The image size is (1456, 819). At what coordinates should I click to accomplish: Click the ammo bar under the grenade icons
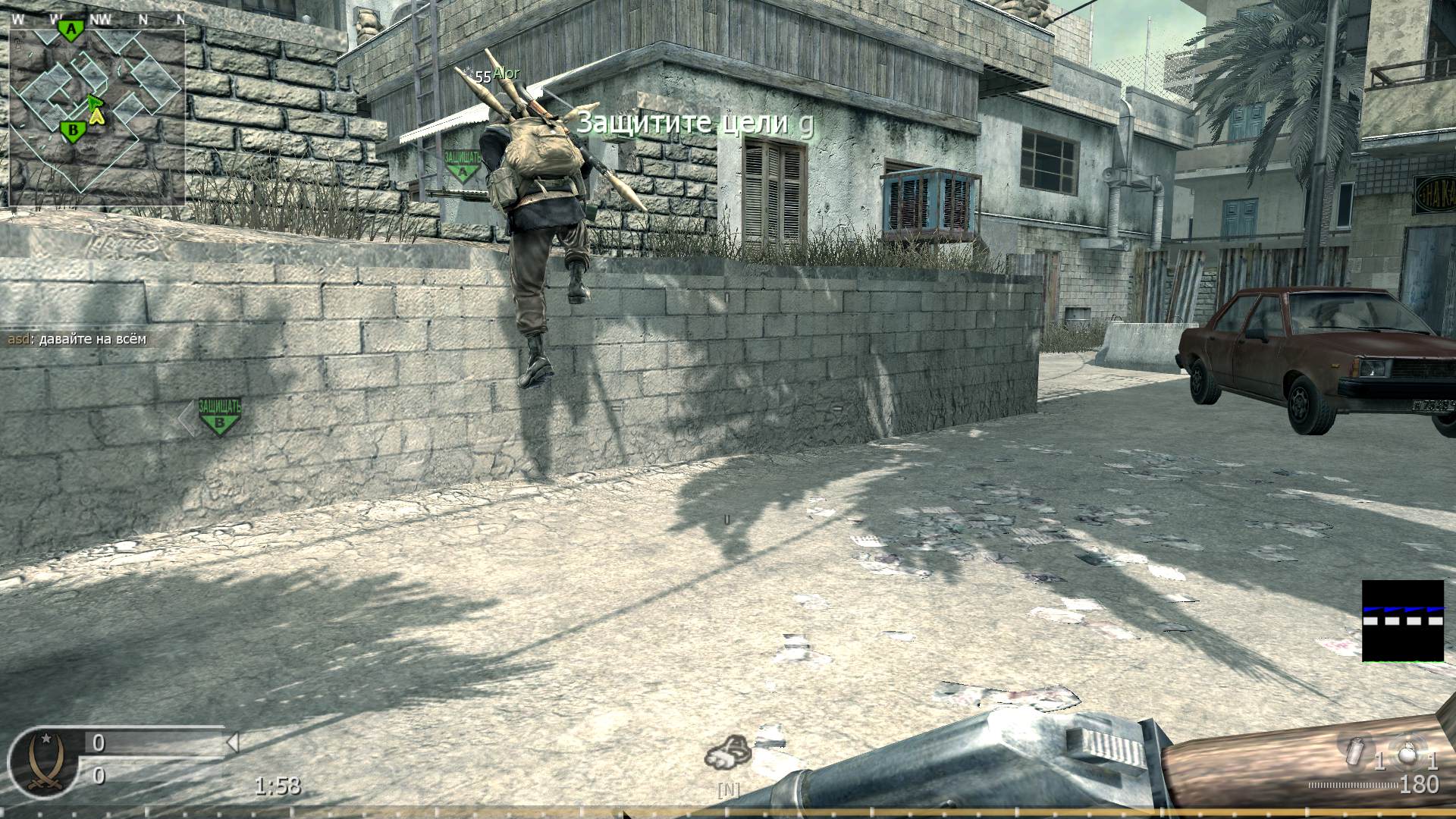tap(1352, 786)
